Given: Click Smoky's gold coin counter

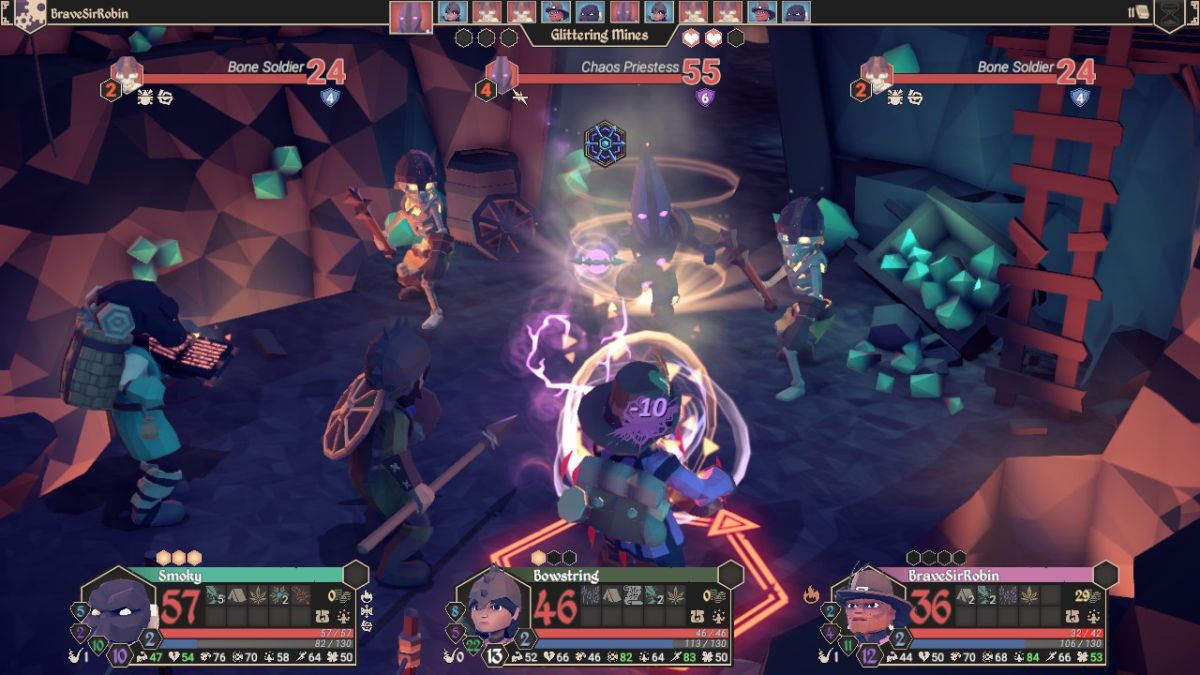Looking at the screenshot, I should click(336, 596).
